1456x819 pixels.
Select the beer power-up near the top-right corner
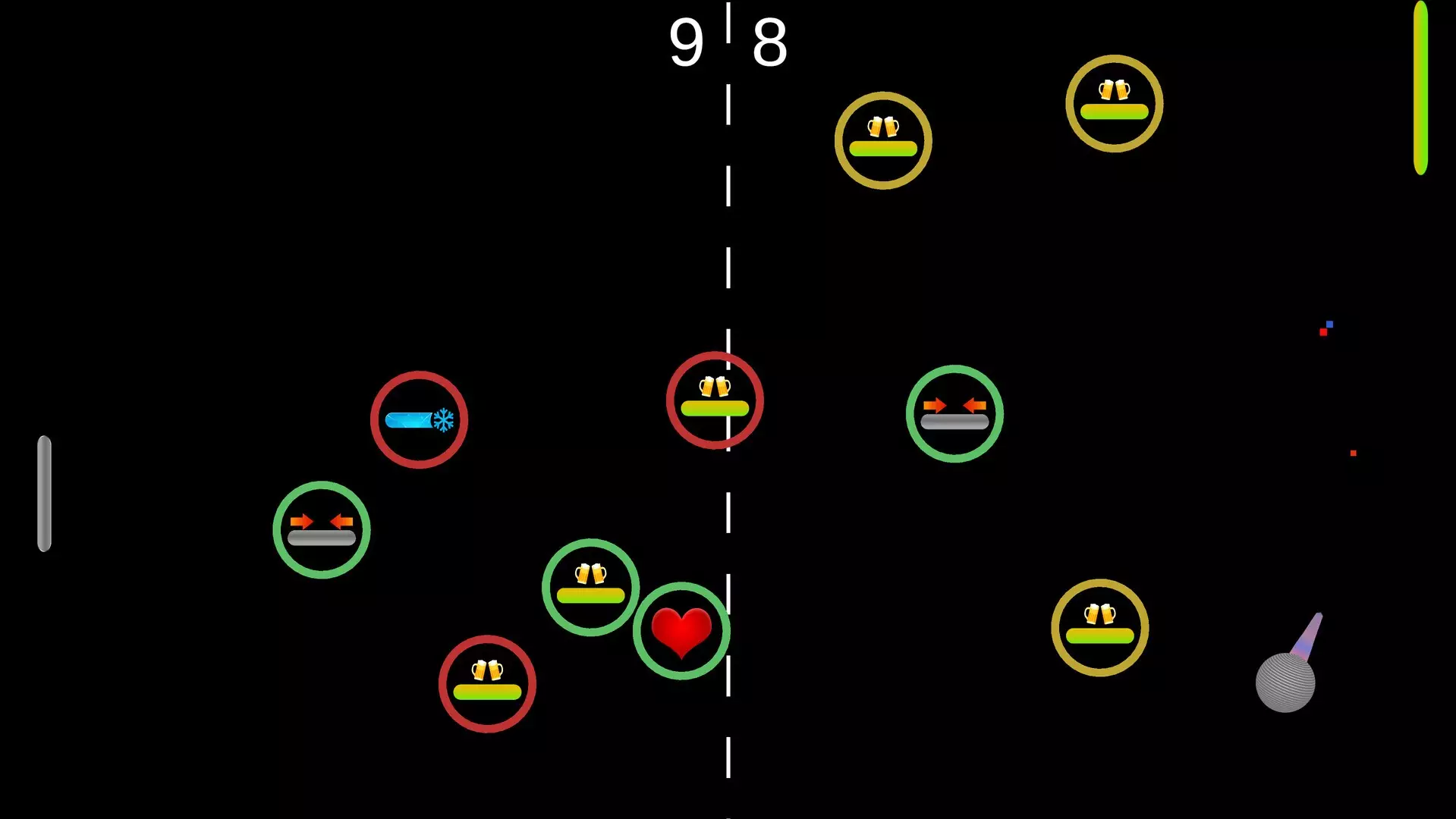[1113, 104]
